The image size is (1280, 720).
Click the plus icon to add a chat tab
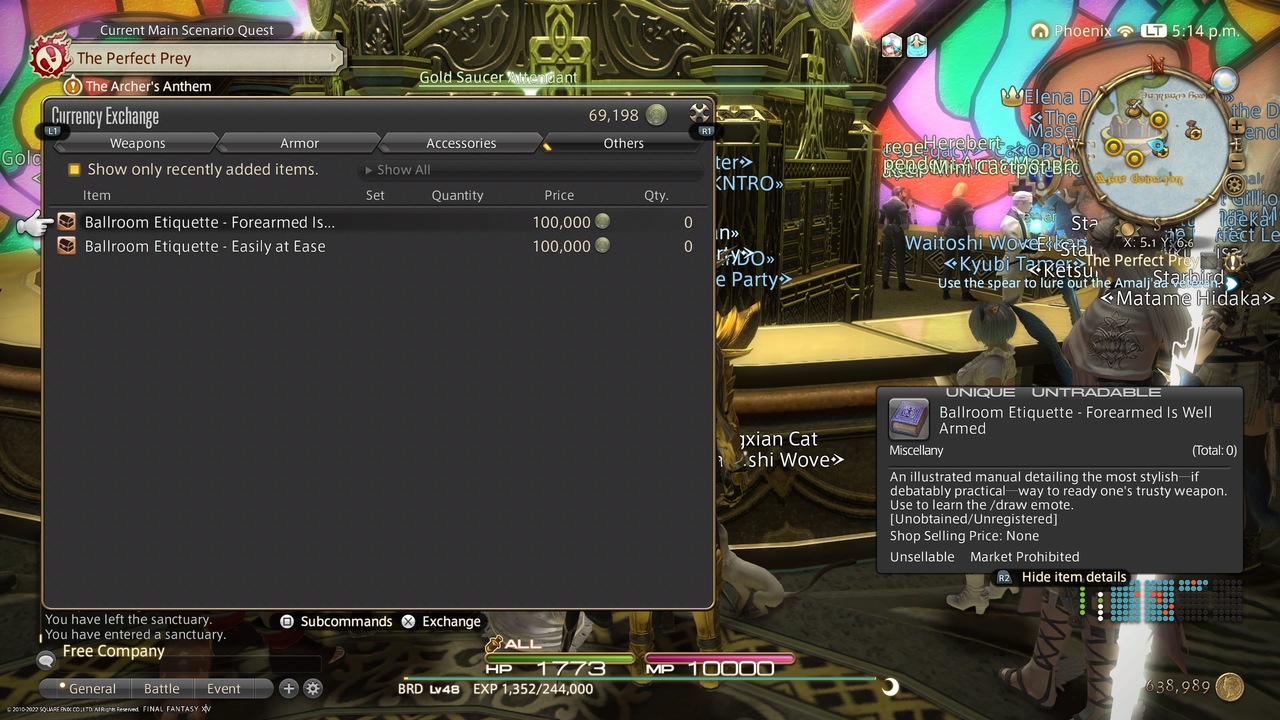[x=289, y=688]
